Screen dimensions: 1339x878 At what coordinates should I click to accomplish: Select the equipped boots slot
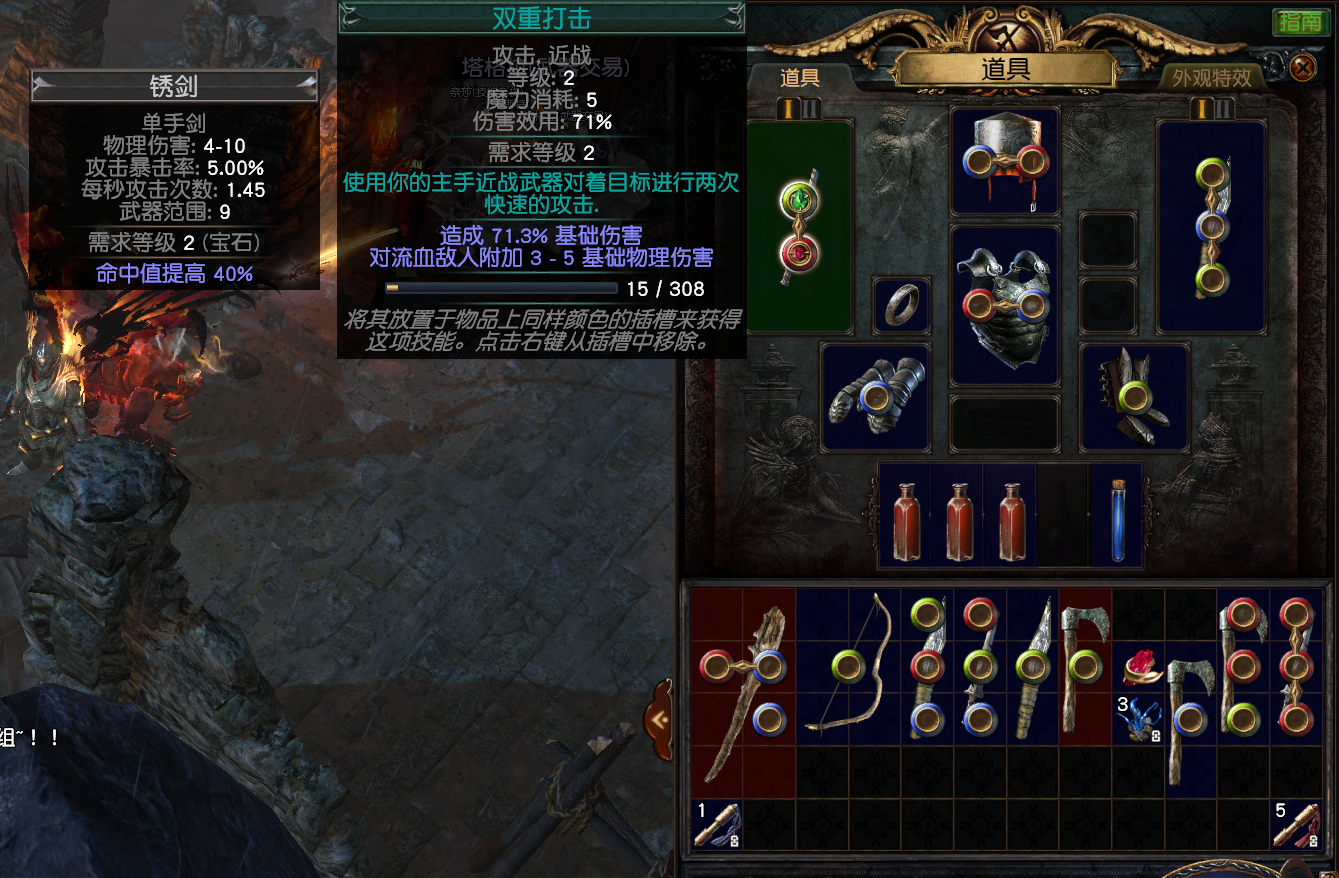click(1134, 397)
